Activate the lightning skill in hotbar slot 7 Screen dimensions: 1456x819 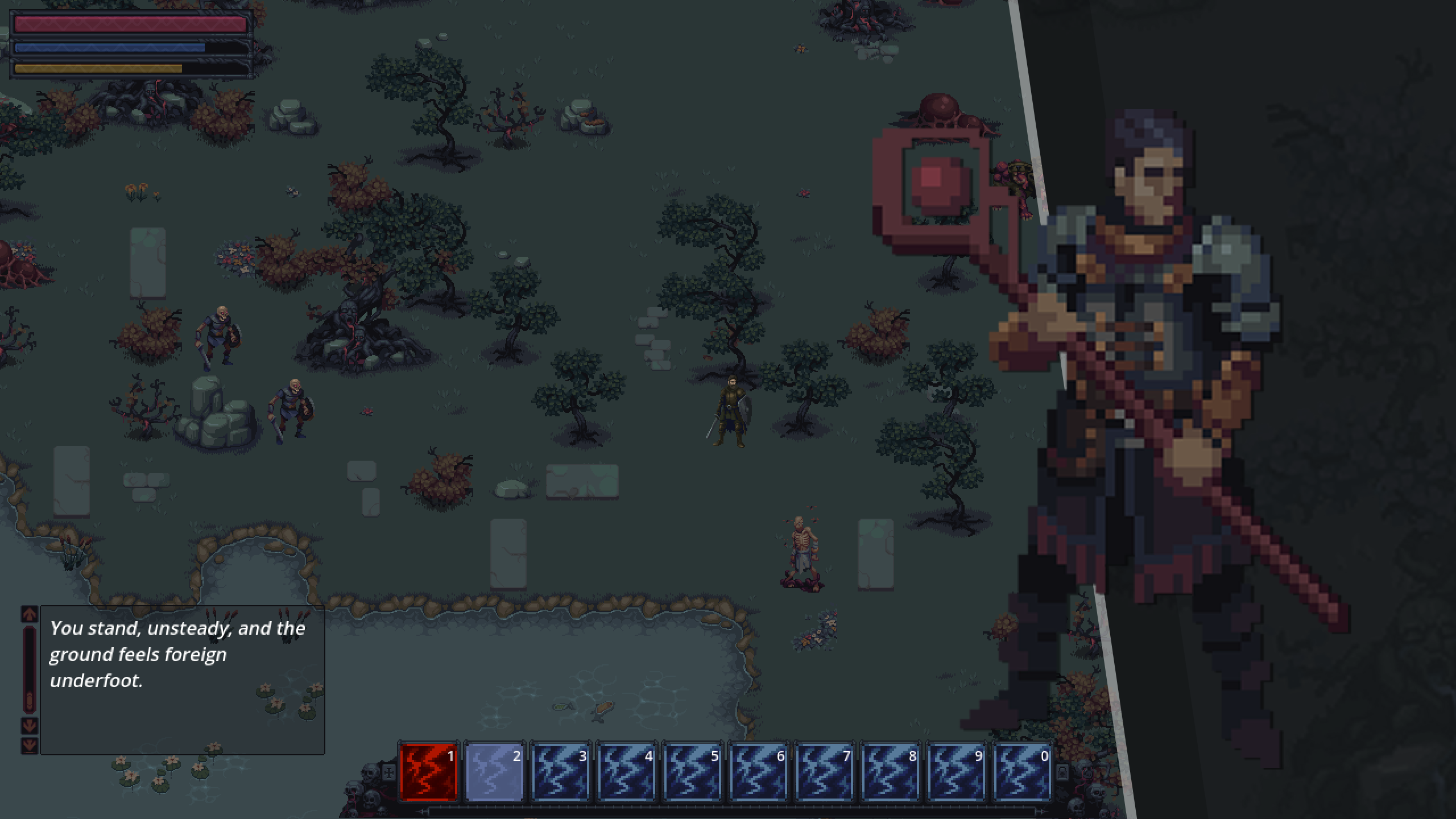point(825,772)
